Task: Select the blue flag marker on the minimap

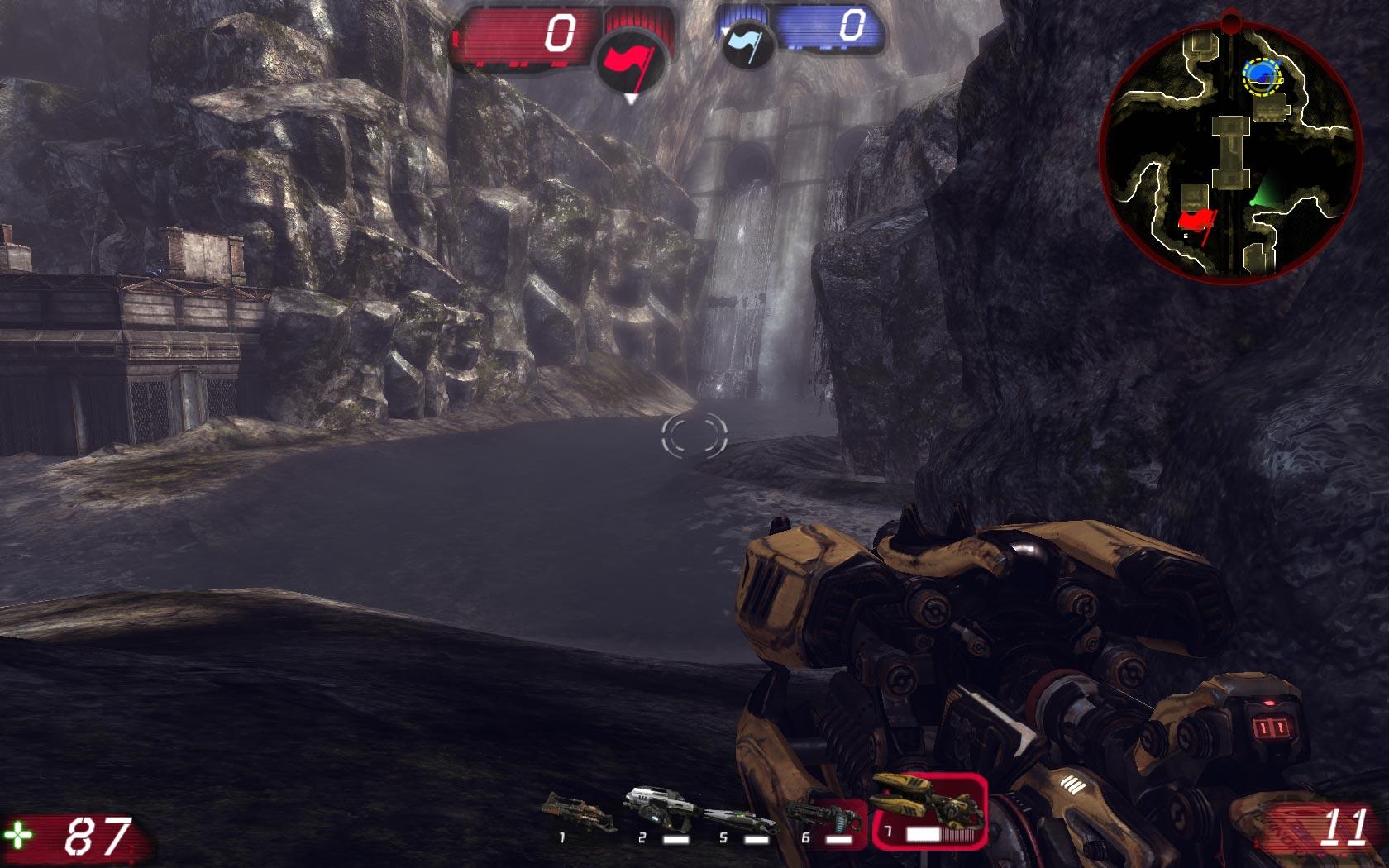Action: point(1261,76)
